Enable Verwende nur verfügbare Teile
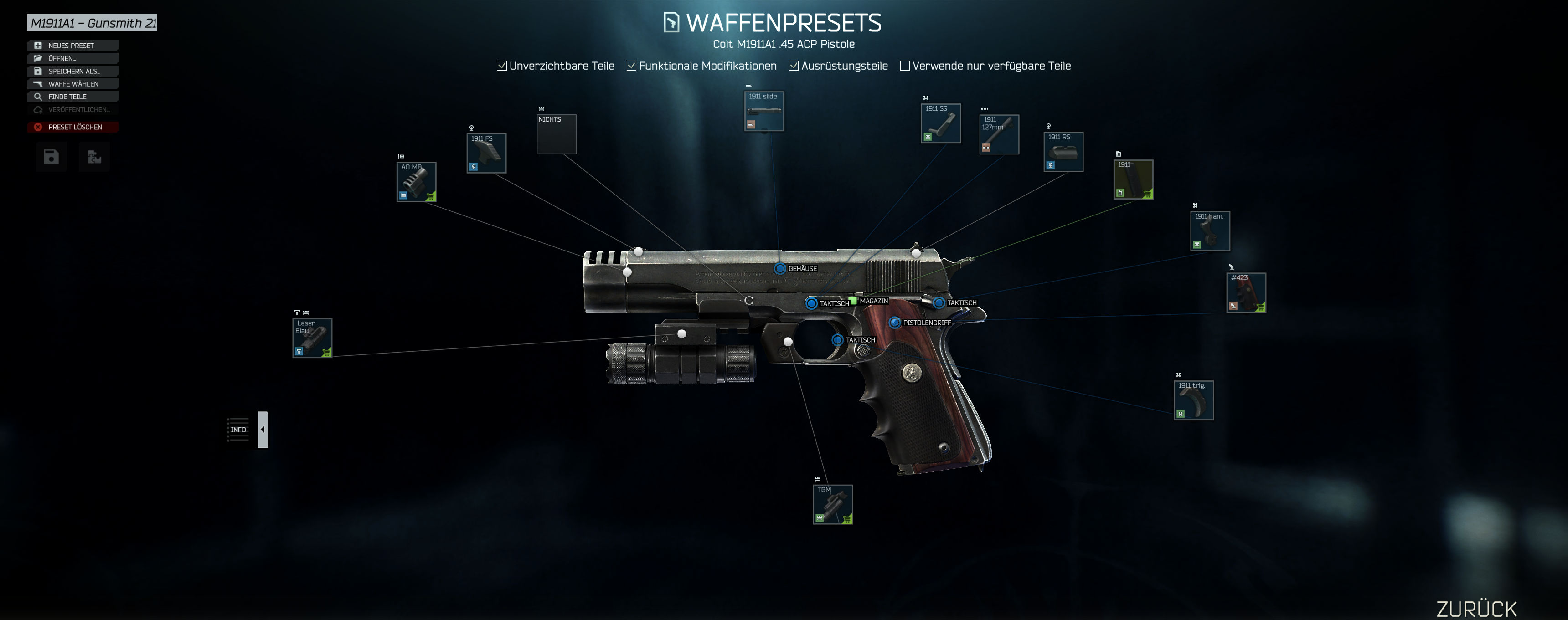 point(905,66)
